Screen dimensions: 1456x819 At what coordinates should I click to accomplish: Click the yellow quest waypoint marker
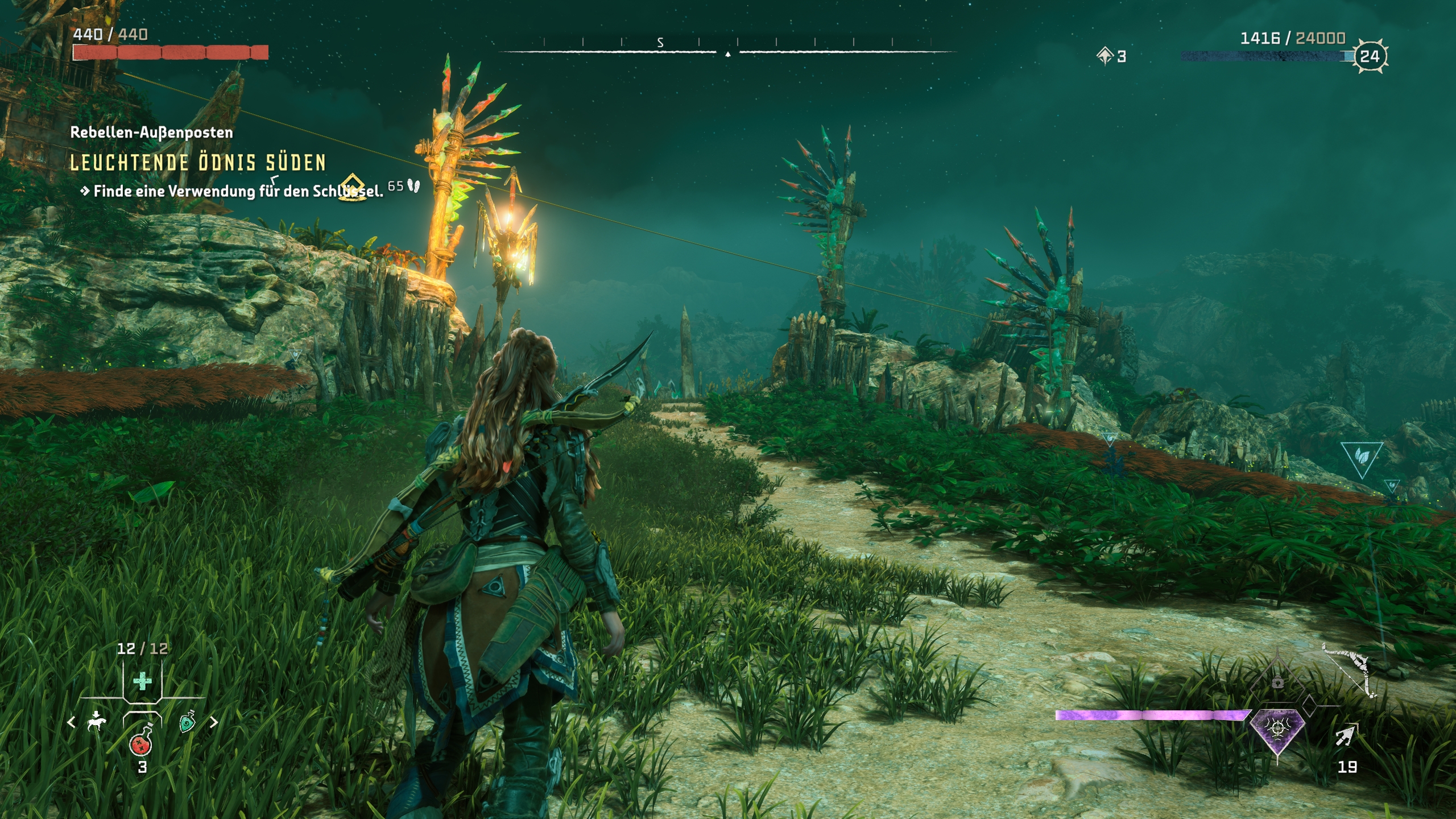click(x=353, y=187)
